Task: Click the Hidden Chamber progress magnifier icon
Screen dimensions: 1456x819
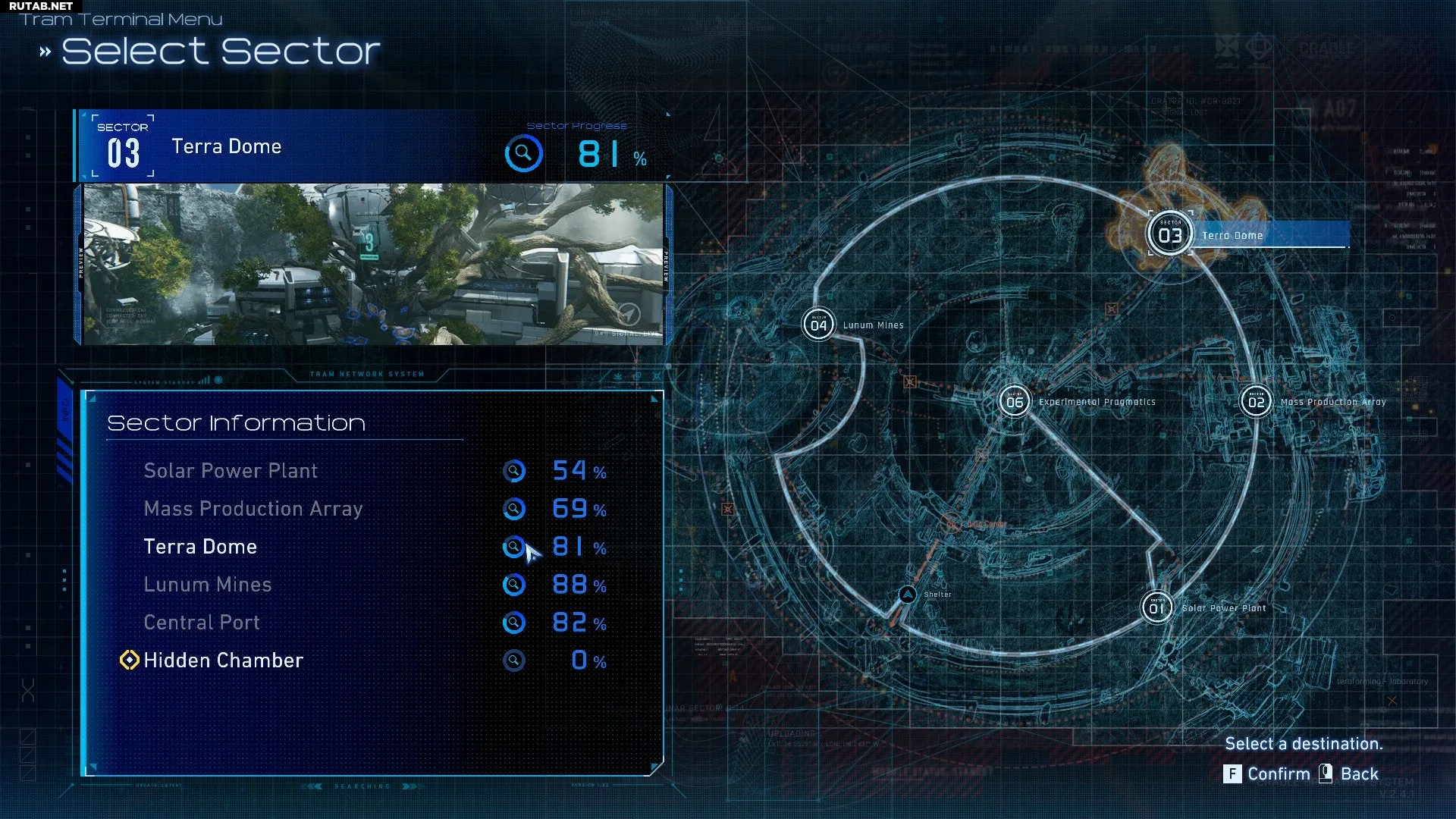Action: [x=513, y=661]
